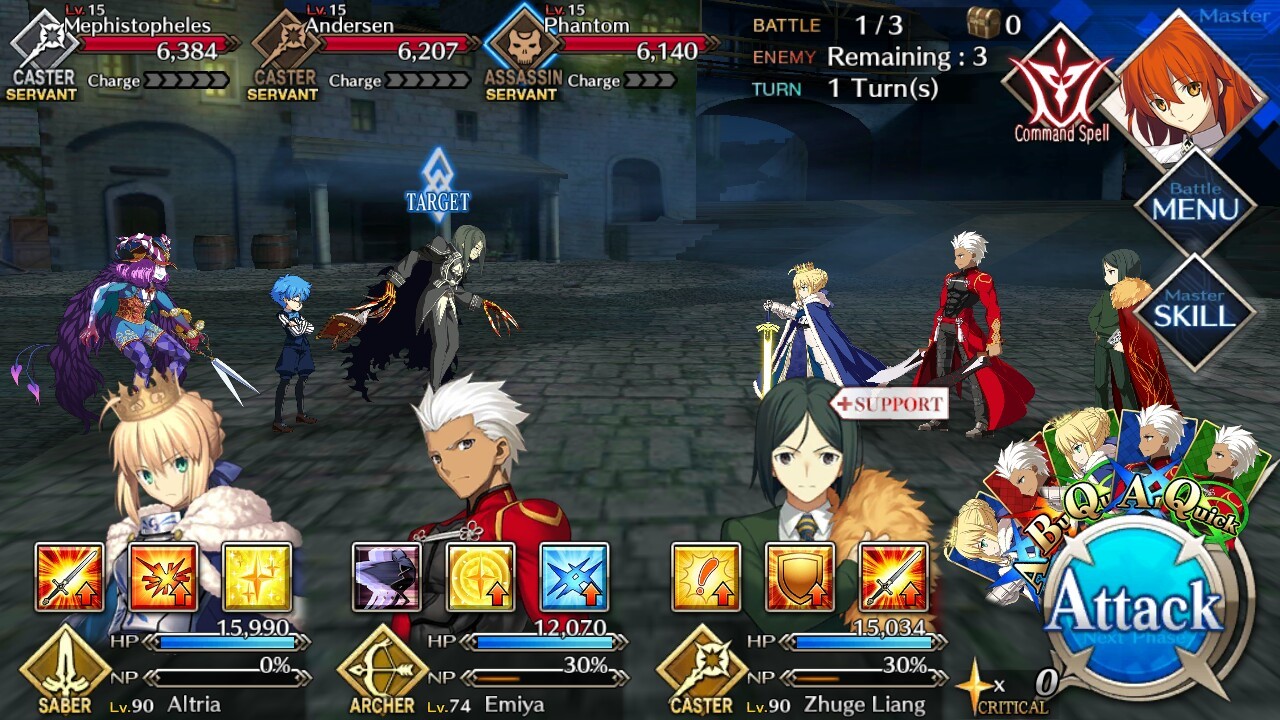
Task: Use Altria's burst explosion skill
Action: coord(163,577)
